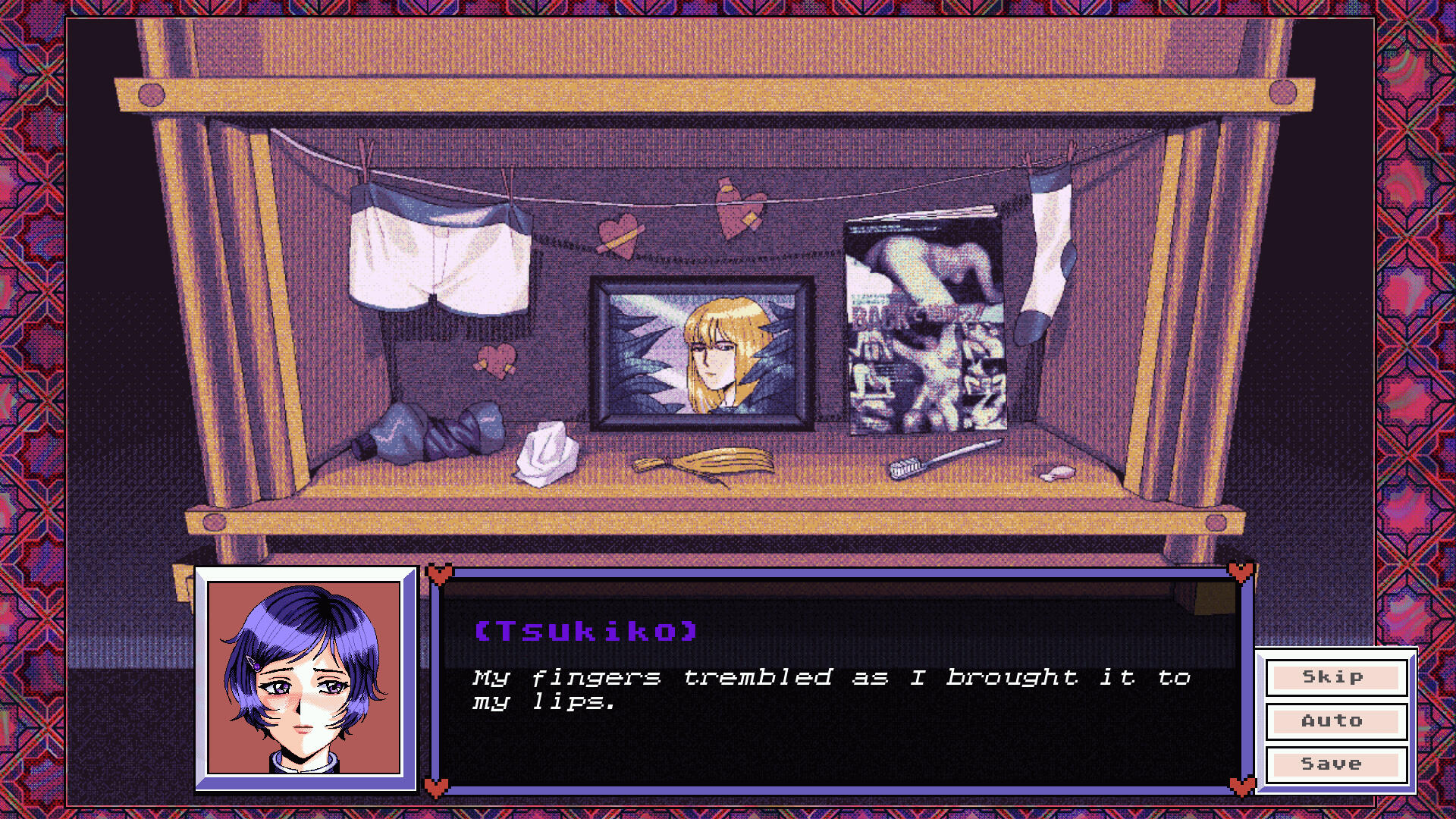Open the Save menu
This screenshot has height=819, width=1456.
point(1335,764)
